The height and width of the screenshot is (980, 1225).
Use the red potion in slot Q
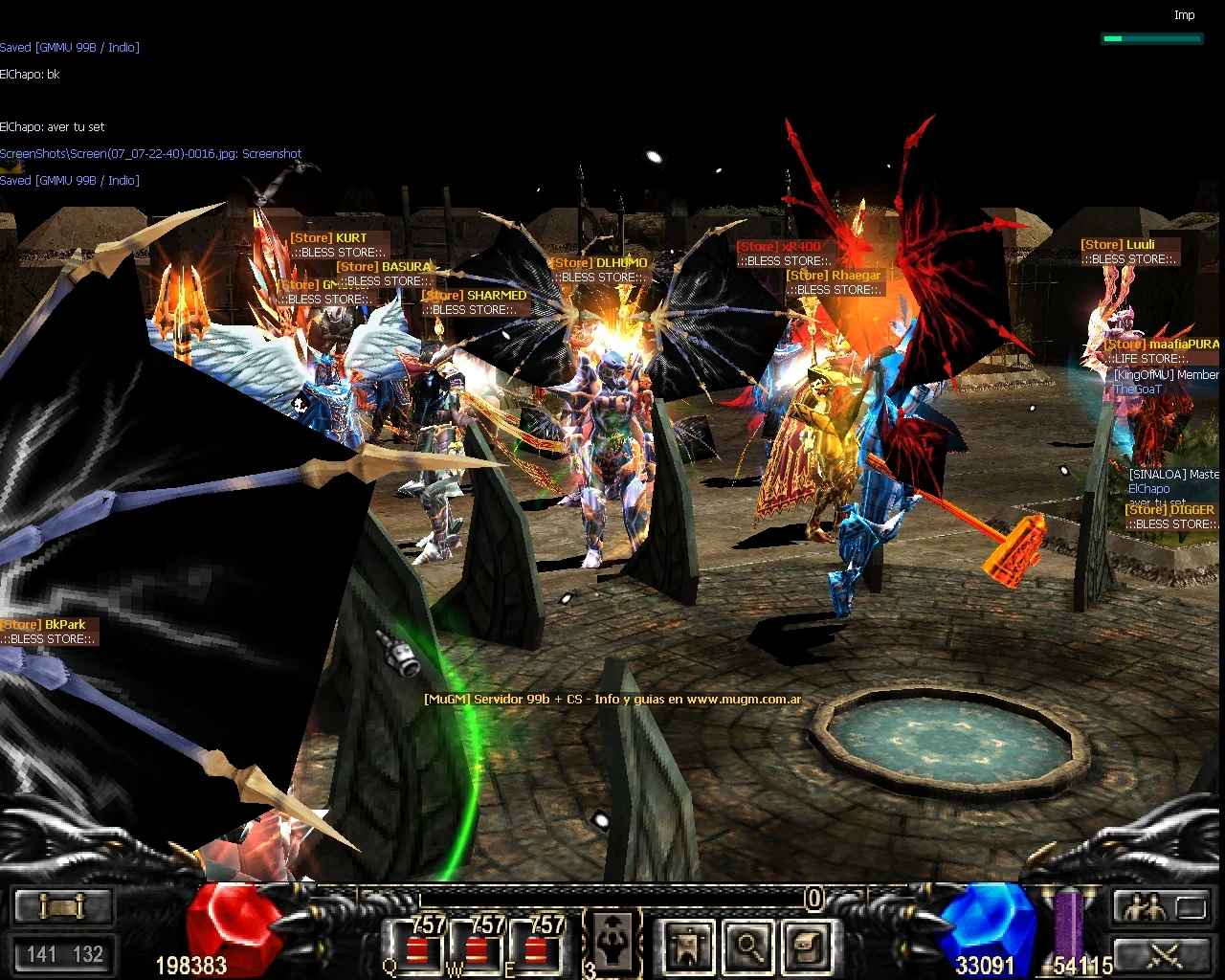point(417,948)
